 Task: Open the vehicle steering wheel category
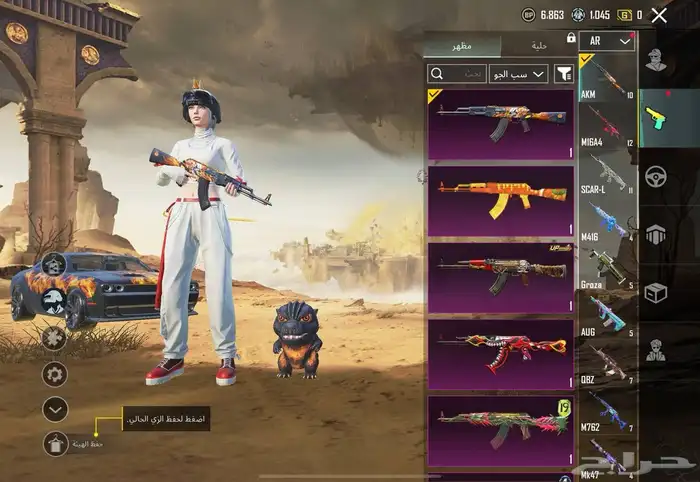click(x=655, y=177)
